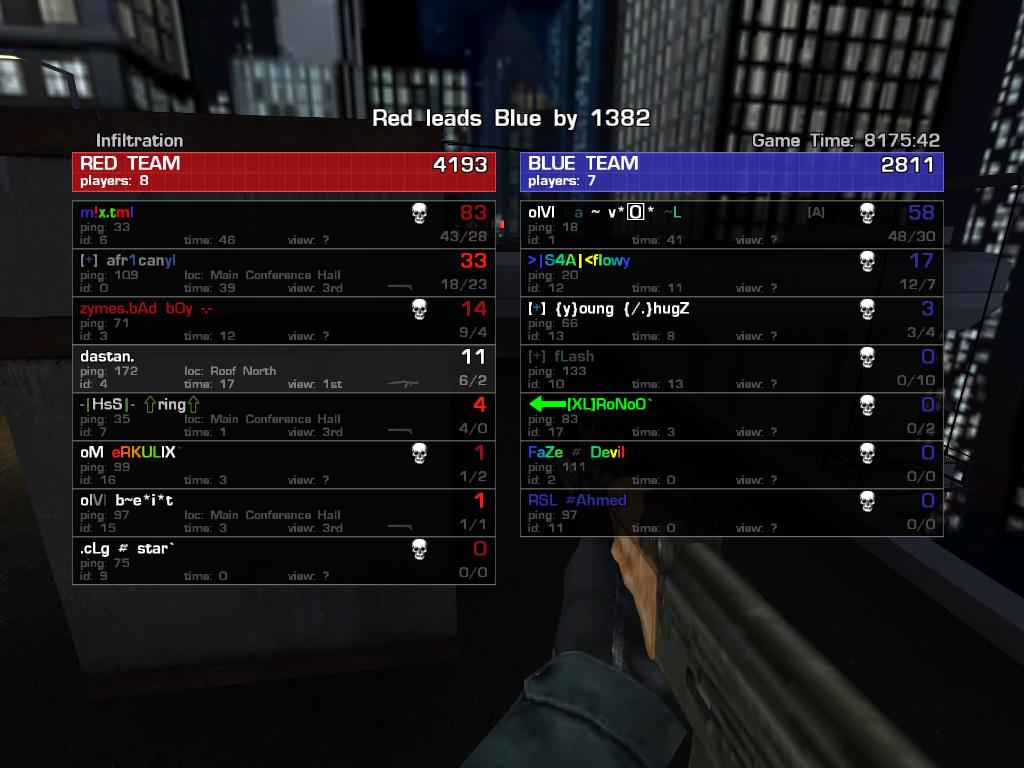1024x768 pixels.
Task: Choose the .cLg # star` player row
Action: pyautogui.click(x=284, y=561)
